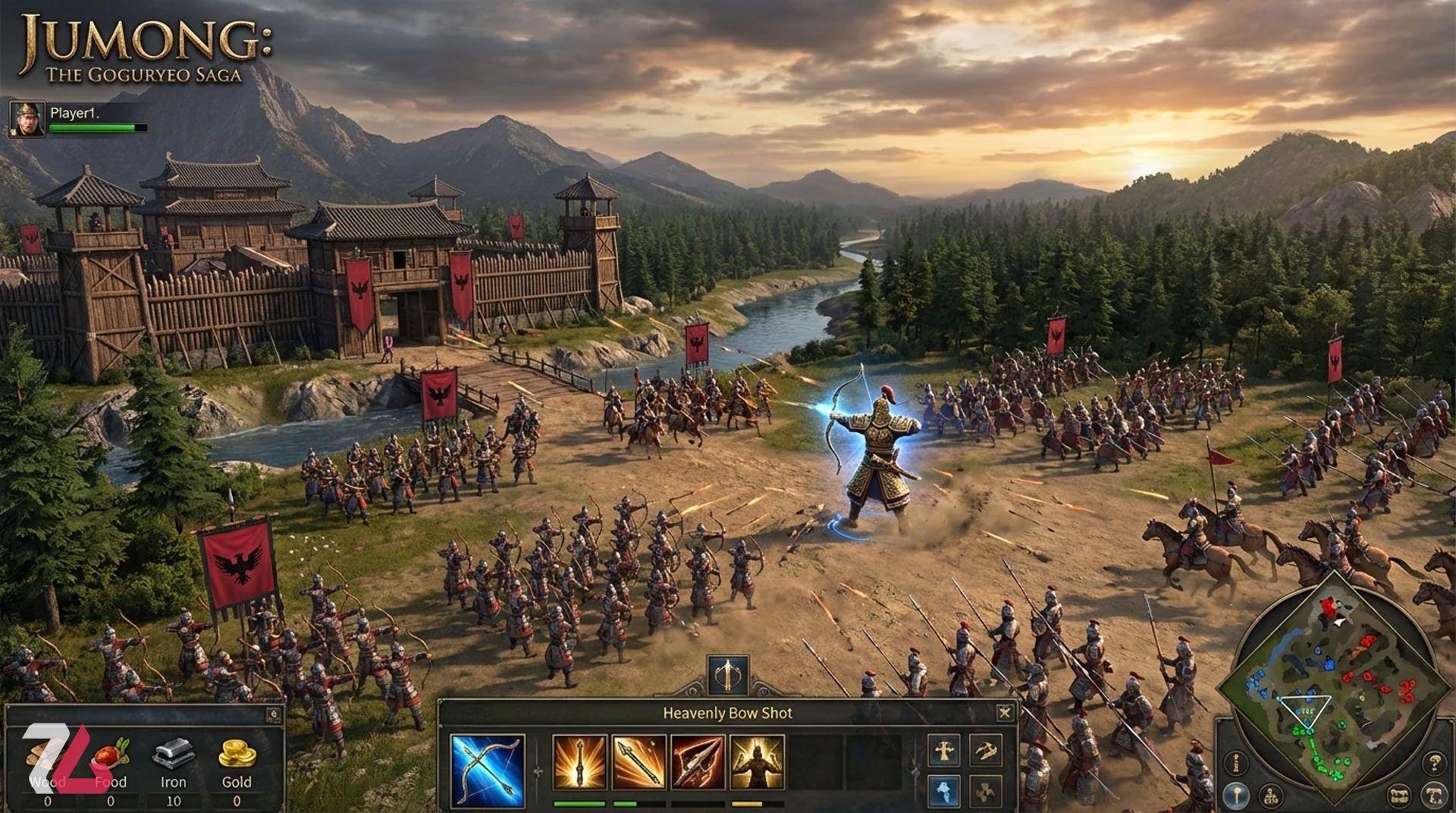Open the Player1 portrait

27,119
